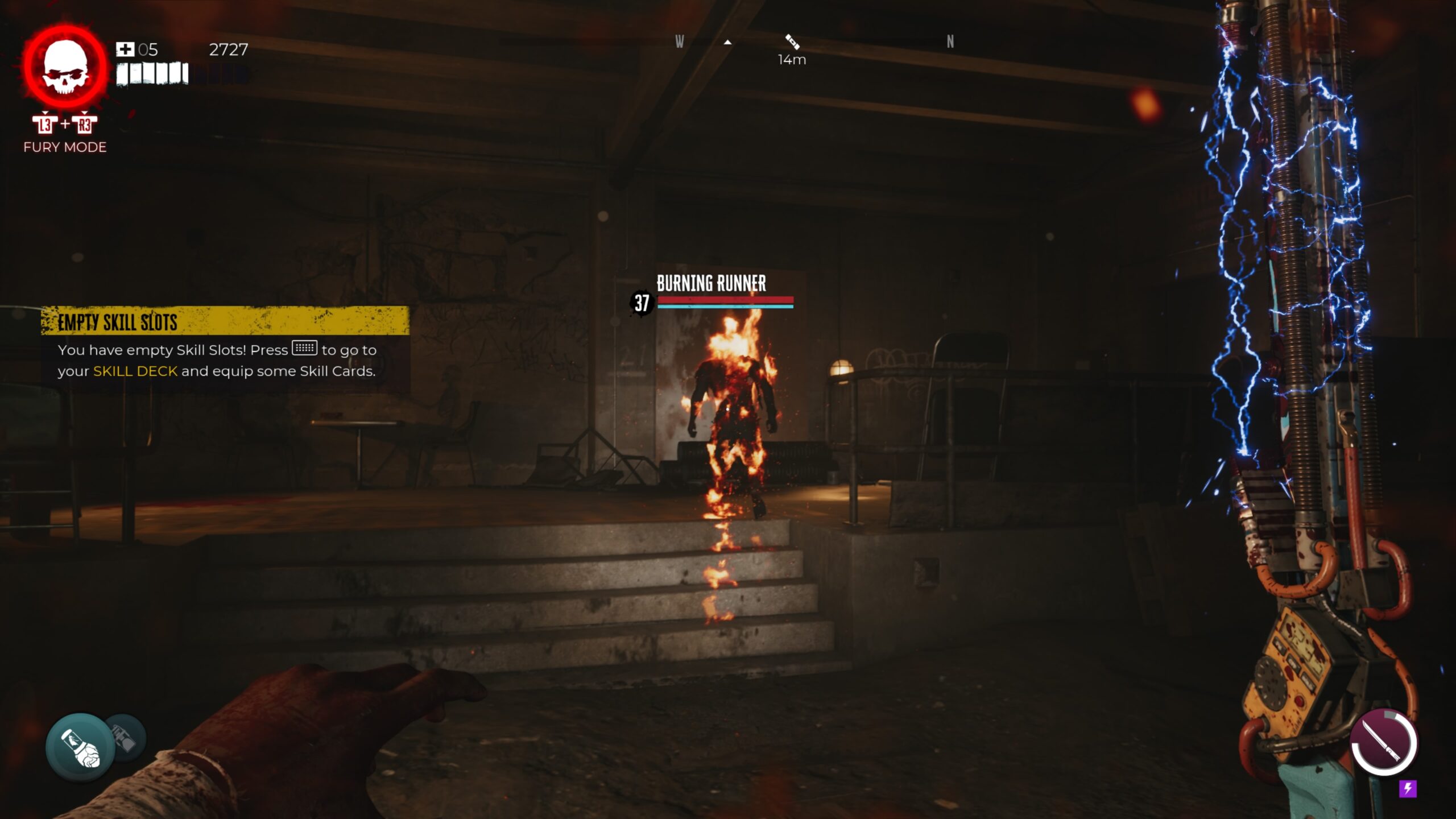The image size is (1456, 819).
Task: Activate the Fury Mode skull icon
Action: click(x=65, y=67)
